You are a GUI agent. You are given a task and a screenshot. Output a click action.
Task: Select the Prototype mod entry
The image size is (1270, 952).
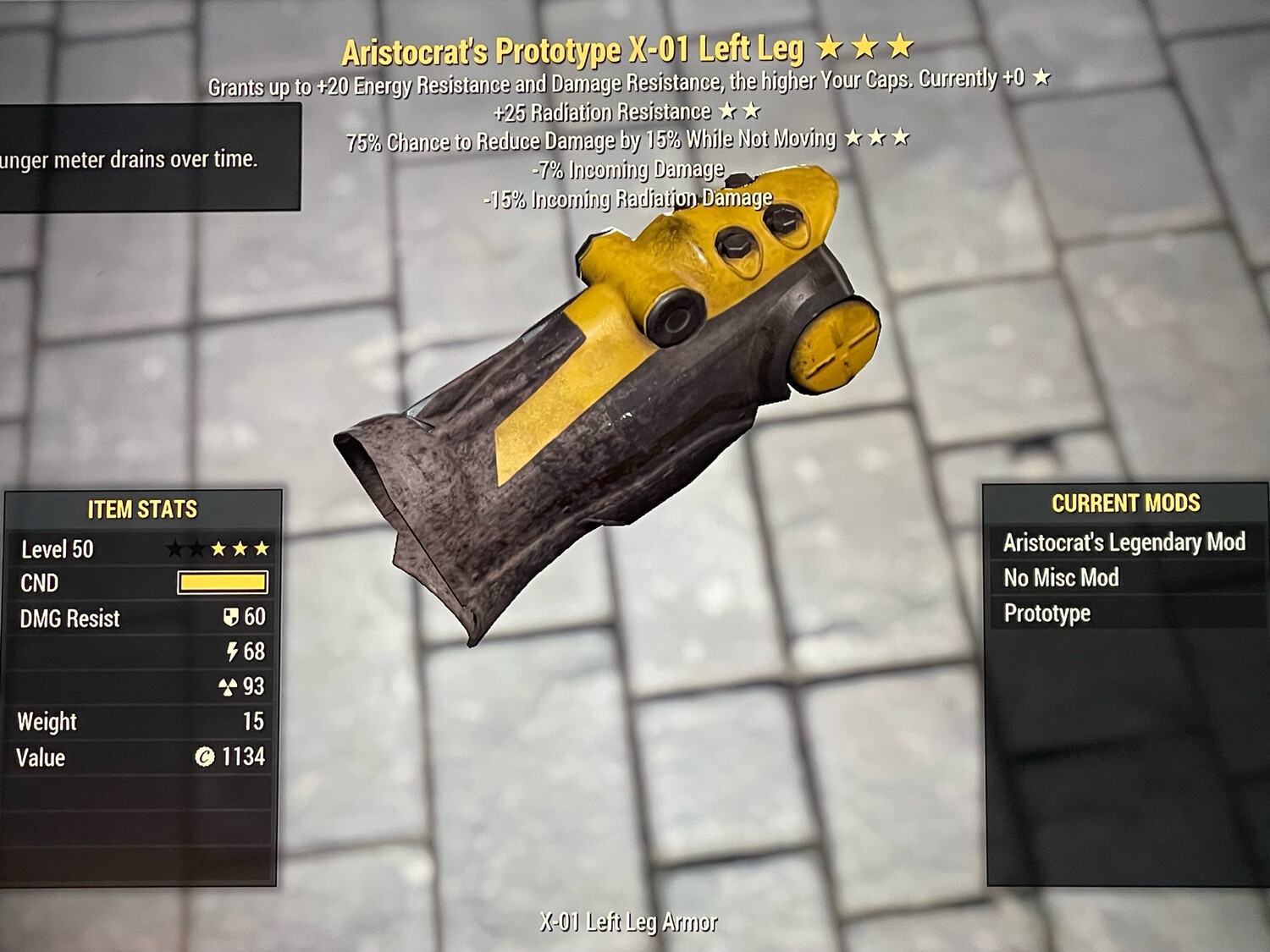1045,613
